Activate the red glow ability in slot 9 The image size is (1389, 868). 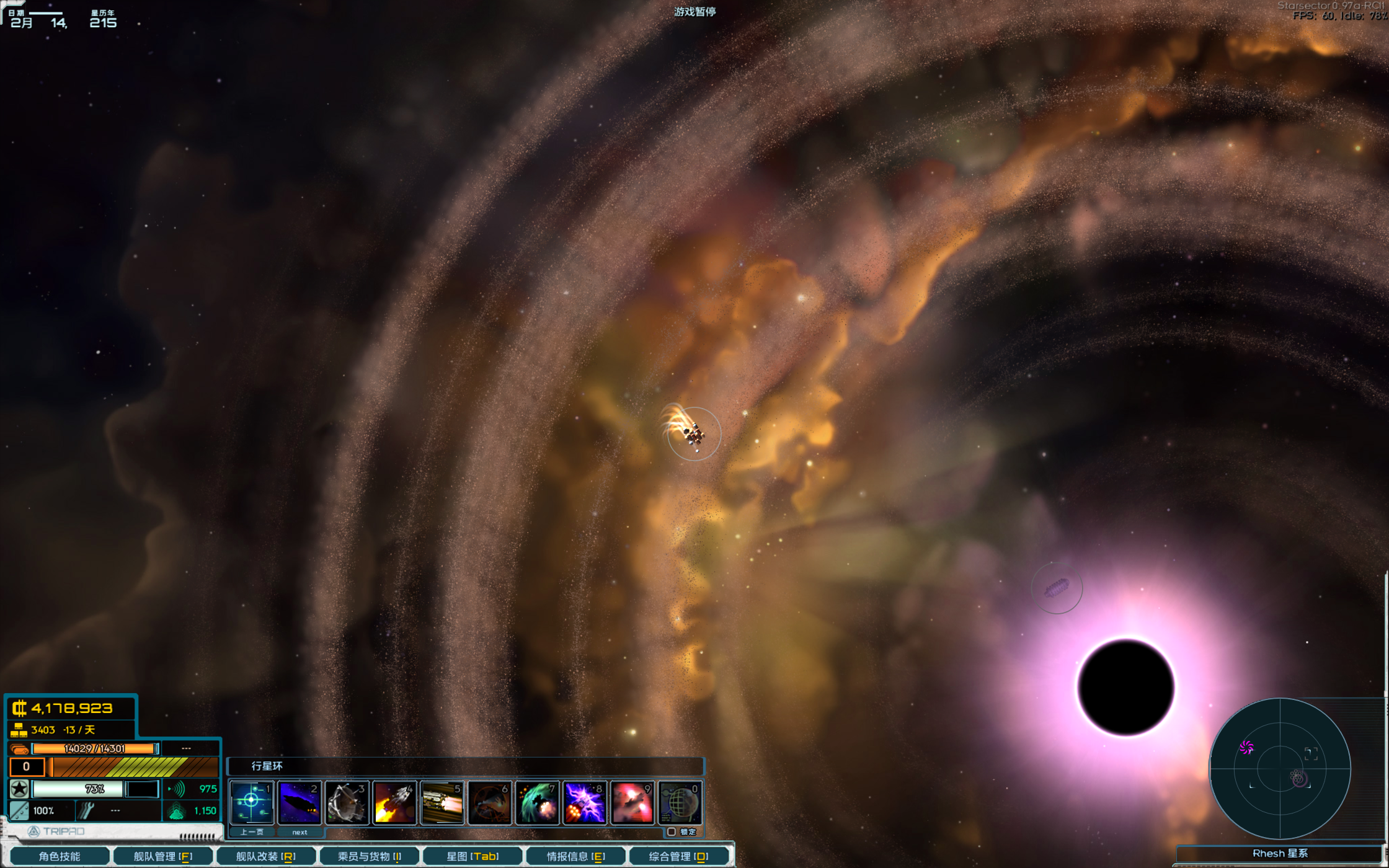tap(632, 802)
